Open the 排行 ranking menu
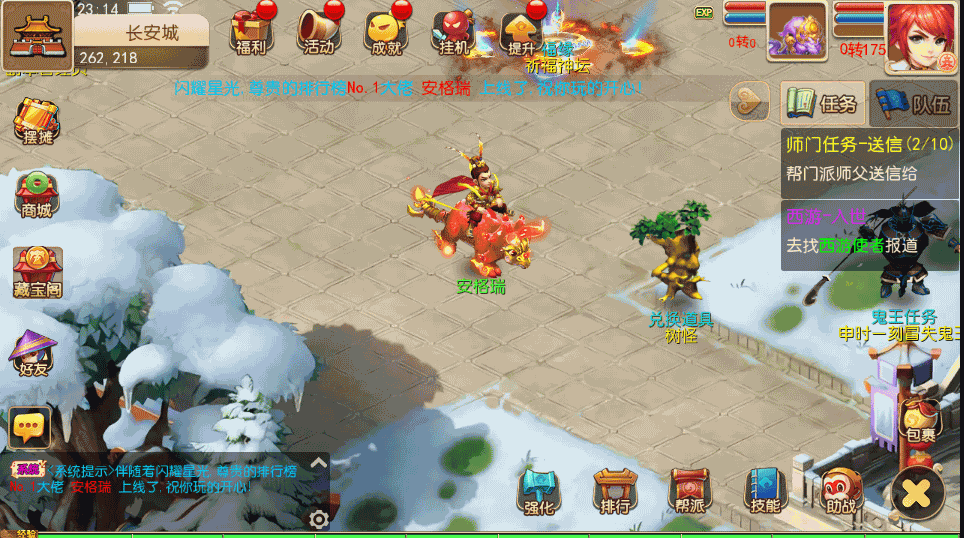Image resolution: width=964 pixels, height=538 pixels. coord(615,492)
